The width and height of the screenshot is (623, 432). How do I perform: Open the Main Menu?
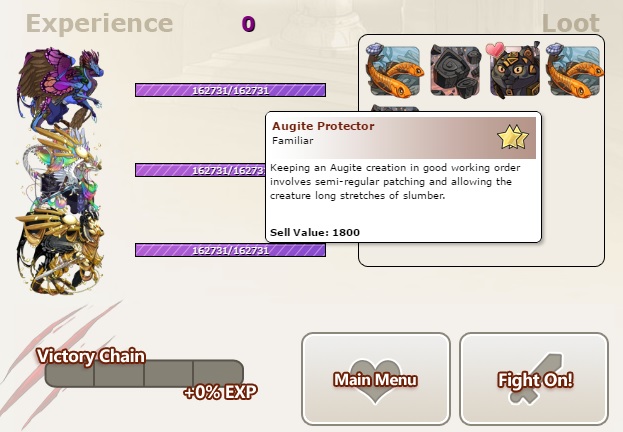click(375, 379)
